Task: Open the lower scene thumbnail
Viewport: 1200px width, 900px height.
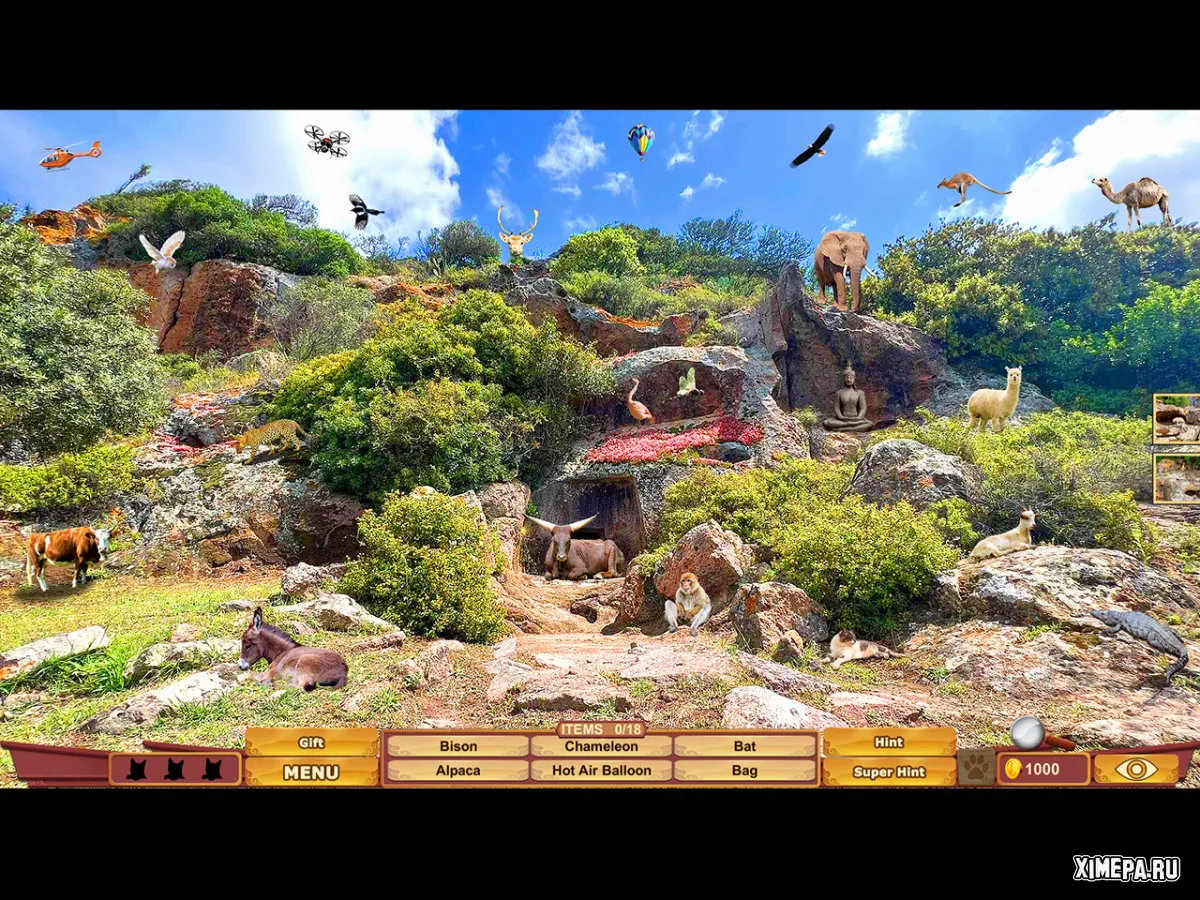Action: tap(1175, 478)
